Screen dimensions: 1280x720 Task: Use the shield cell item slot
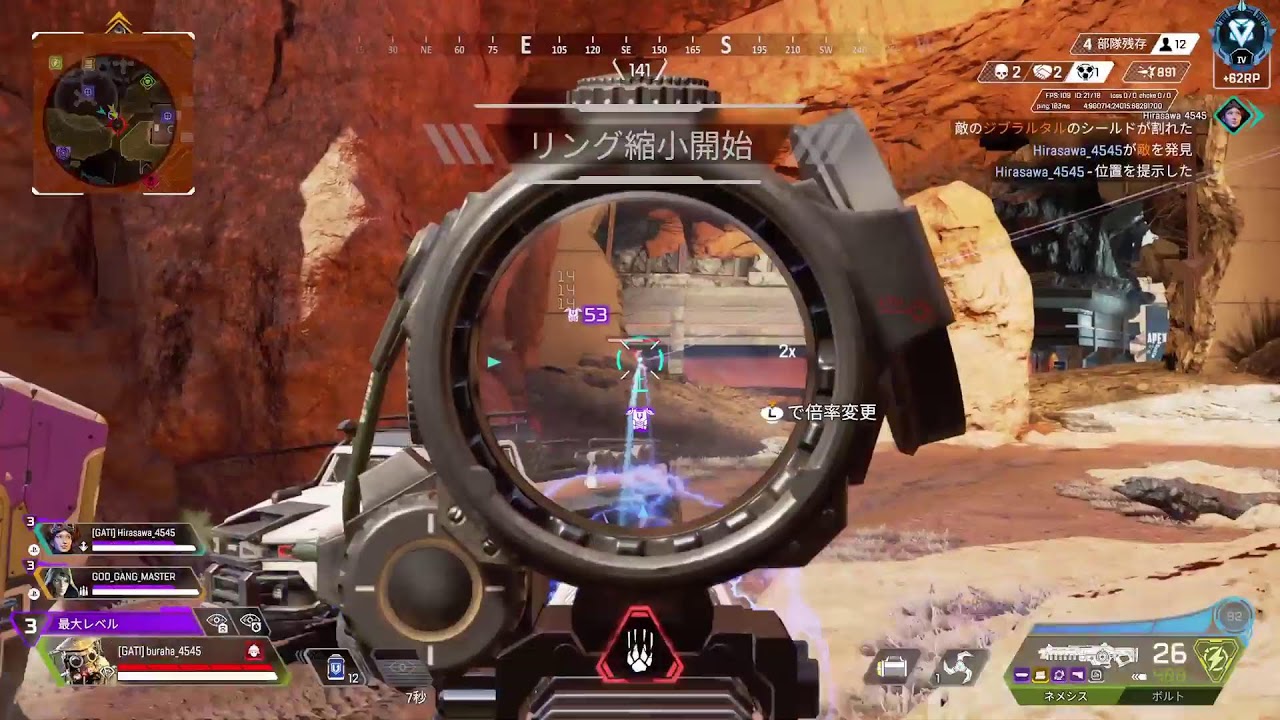[x=337, y=667]
